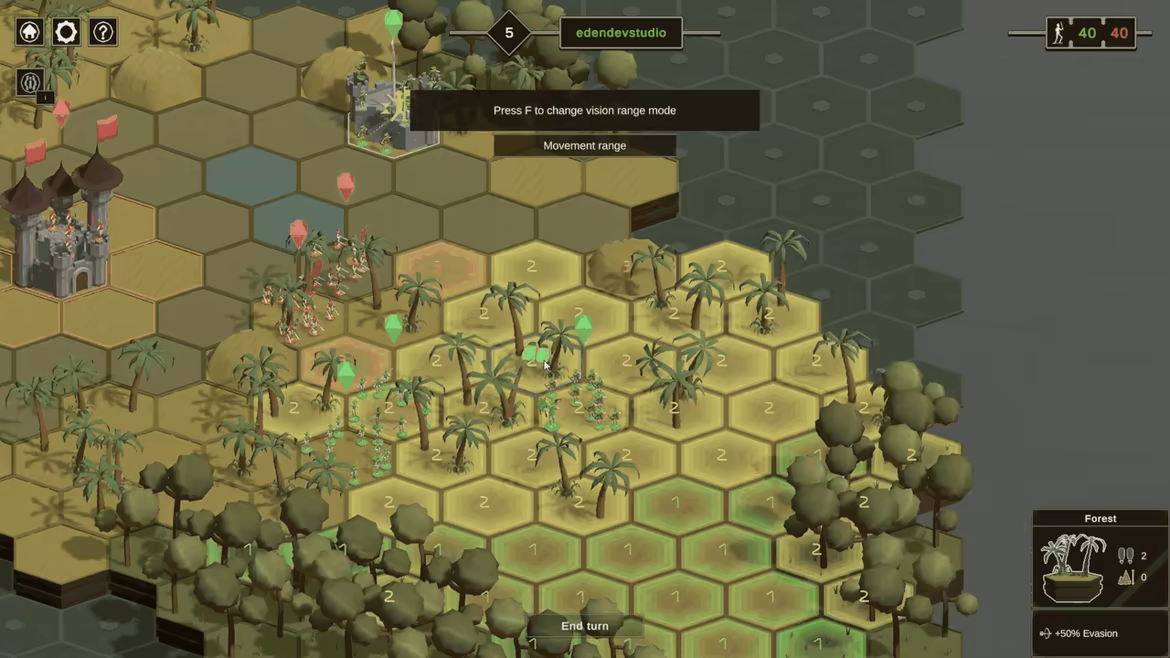Click the Forest terrain info thumbnail
The height and width of the screenshot is (658, 1170).
pyautogui.click(x=1072, y=567)
